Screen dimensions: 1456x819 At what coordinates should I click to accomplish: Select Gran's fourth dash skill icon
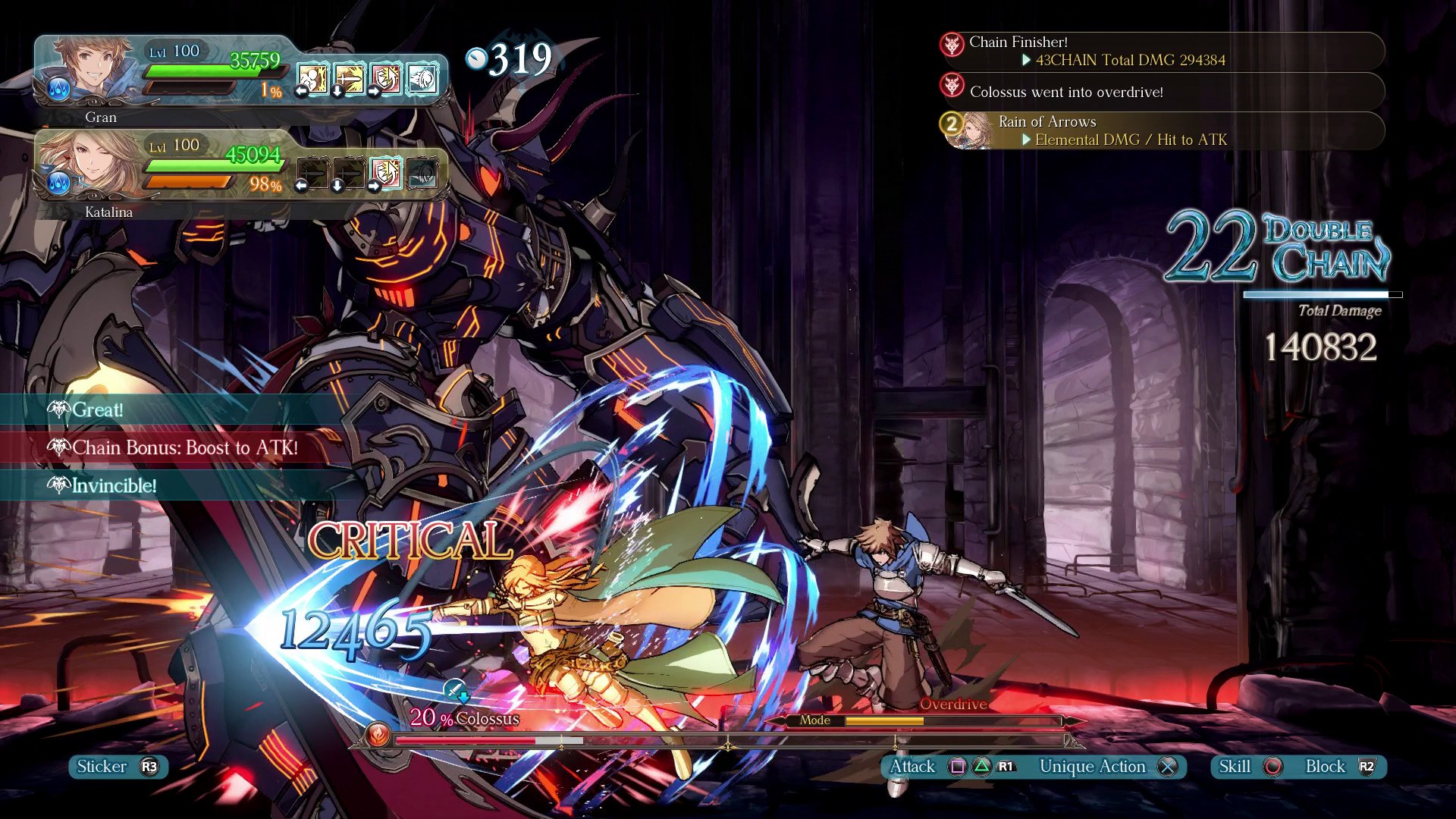click(x=422, y=79)
